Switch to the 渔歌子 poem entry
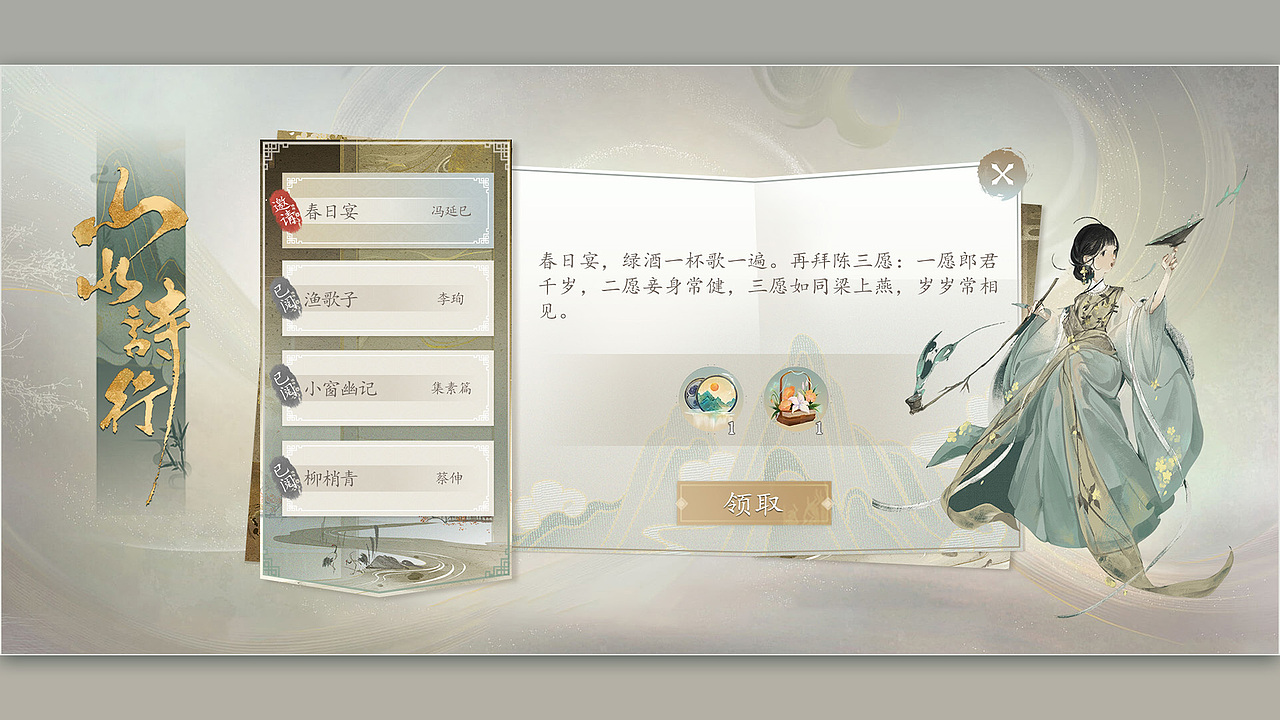 coord(390,299)
